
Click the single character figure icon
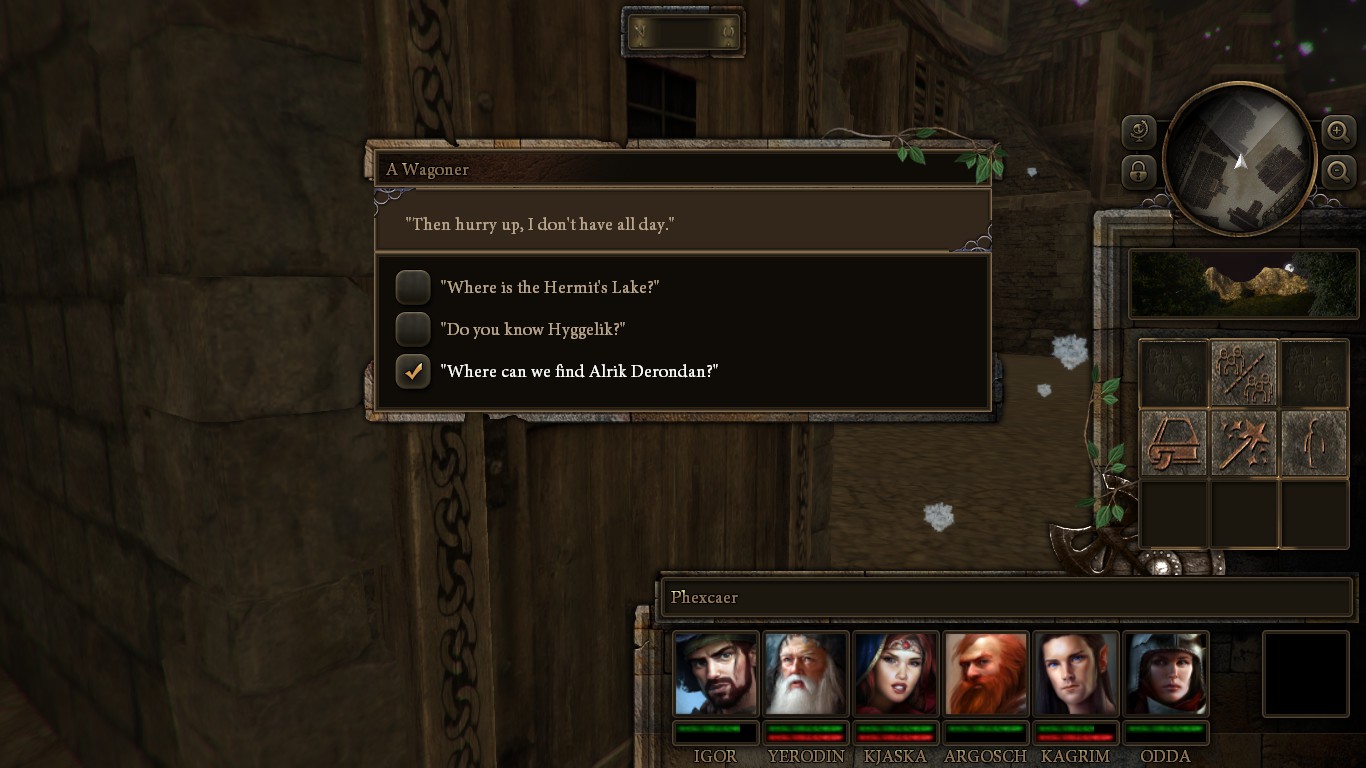click(x=1314, y=443)
